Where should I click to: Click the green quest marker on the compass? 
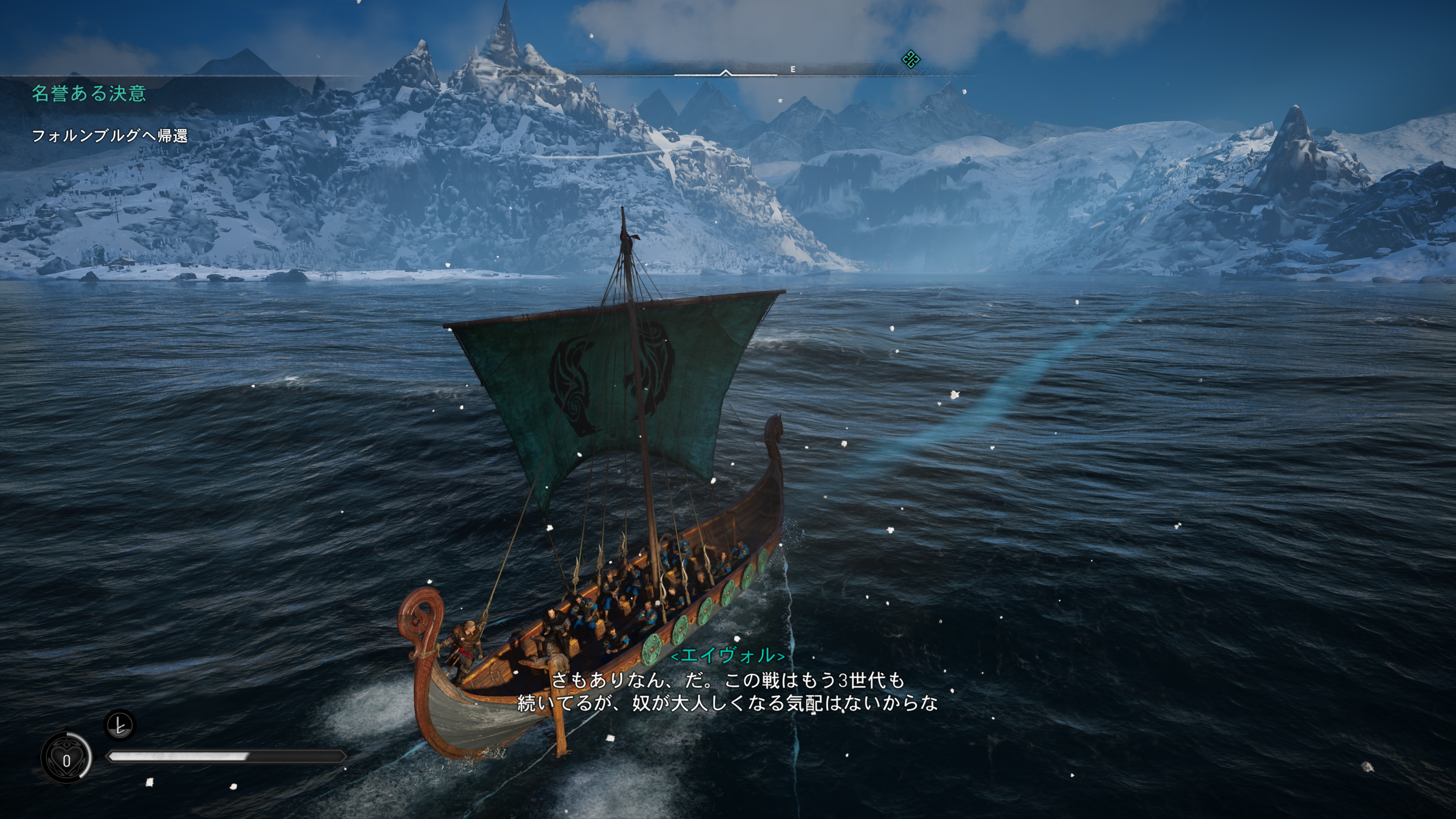[910, 59]
